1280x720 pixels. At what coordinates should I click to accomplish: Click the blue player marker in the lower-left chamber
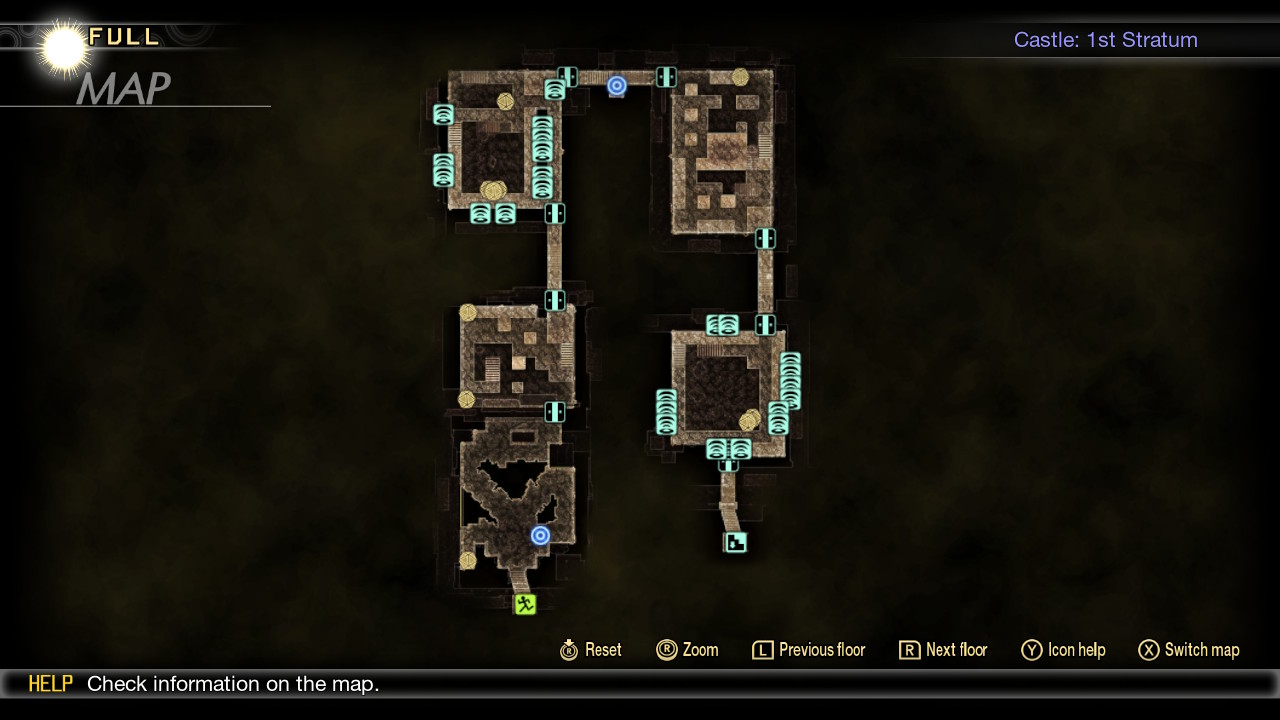tap(541, 535)
